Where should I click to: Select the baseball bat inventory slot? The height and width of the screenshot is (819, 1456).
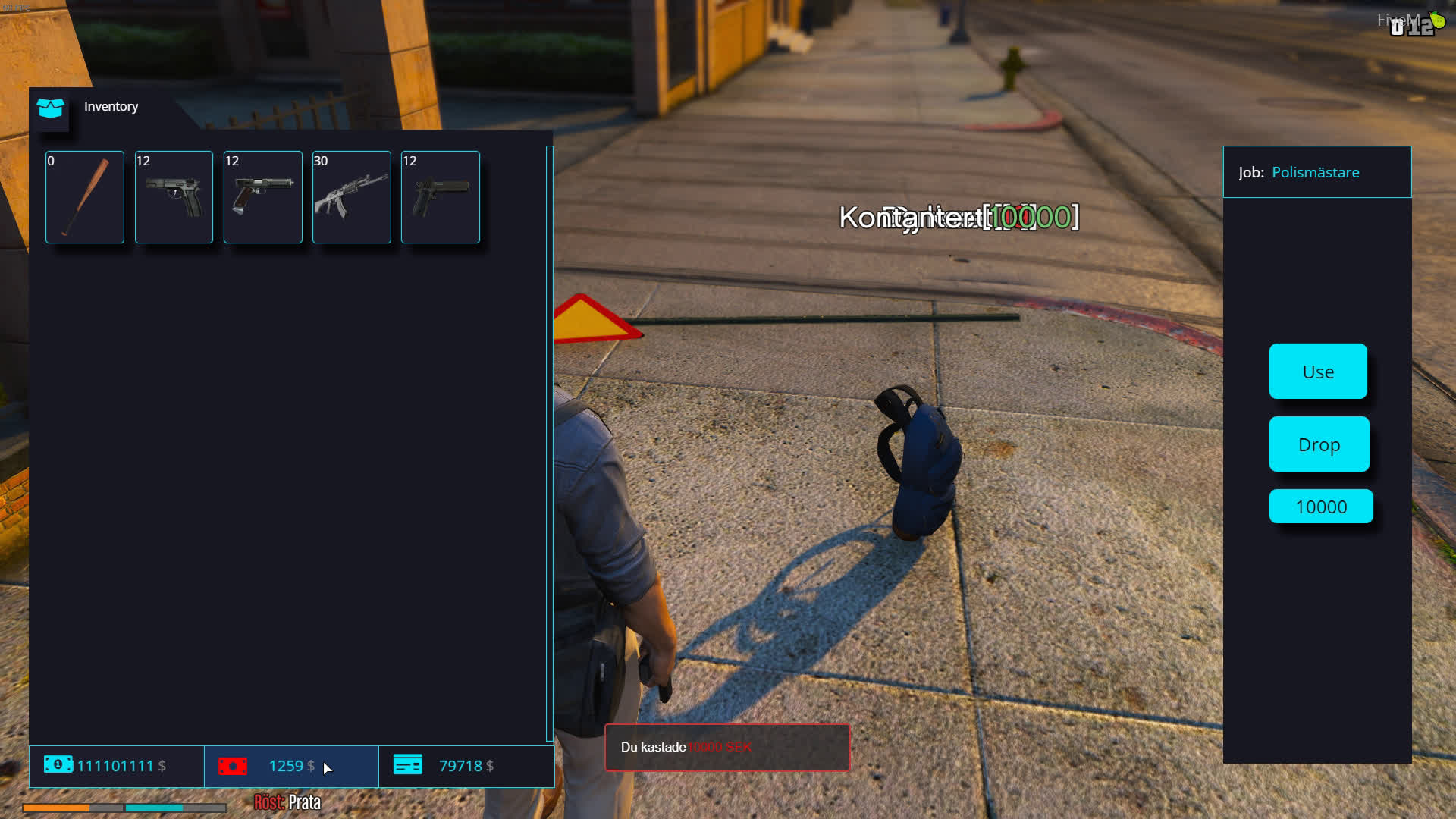[85, 197]
